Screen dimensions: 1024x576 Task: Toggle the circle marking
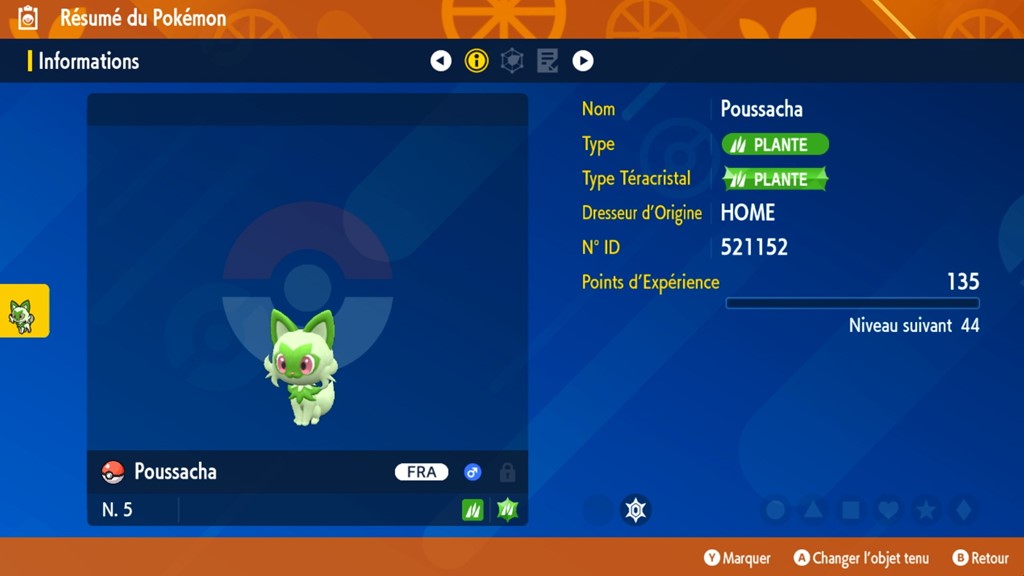click(x=775, y=510)
